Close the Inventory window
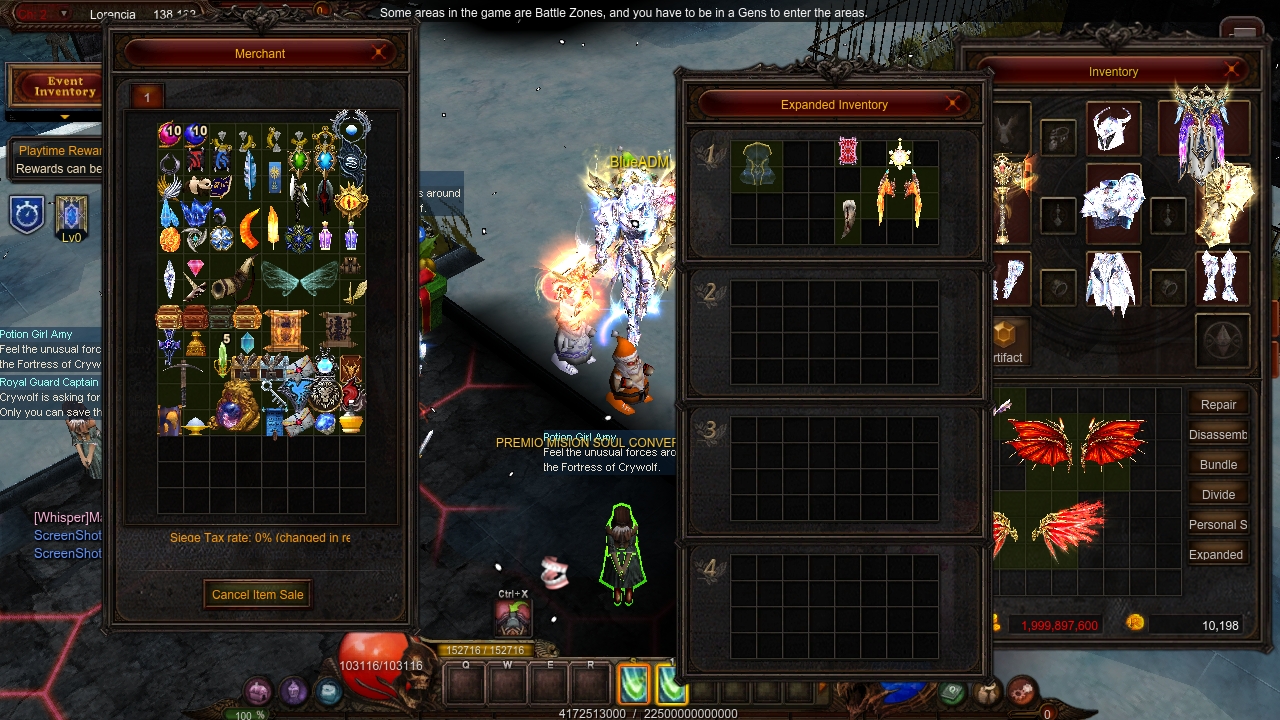 point(1233,71)
